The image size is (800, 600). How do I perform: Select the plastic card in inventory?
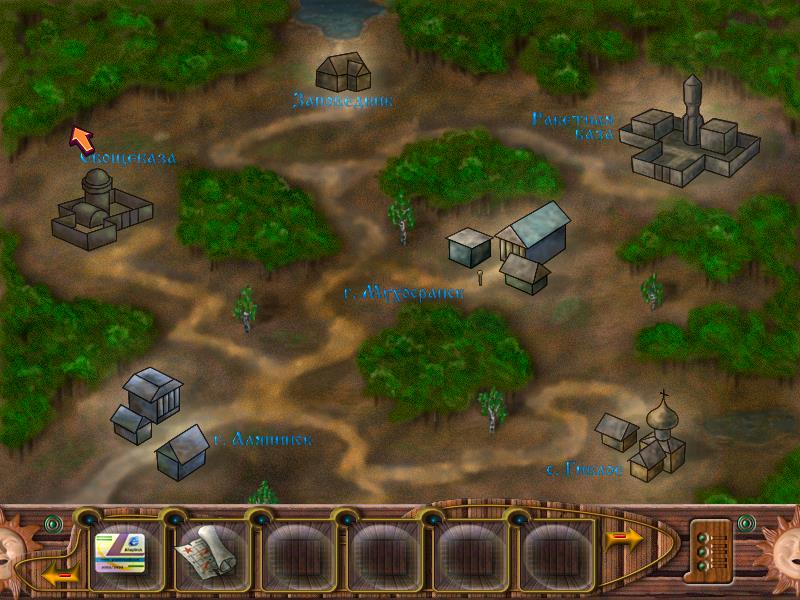coord(119,548)
